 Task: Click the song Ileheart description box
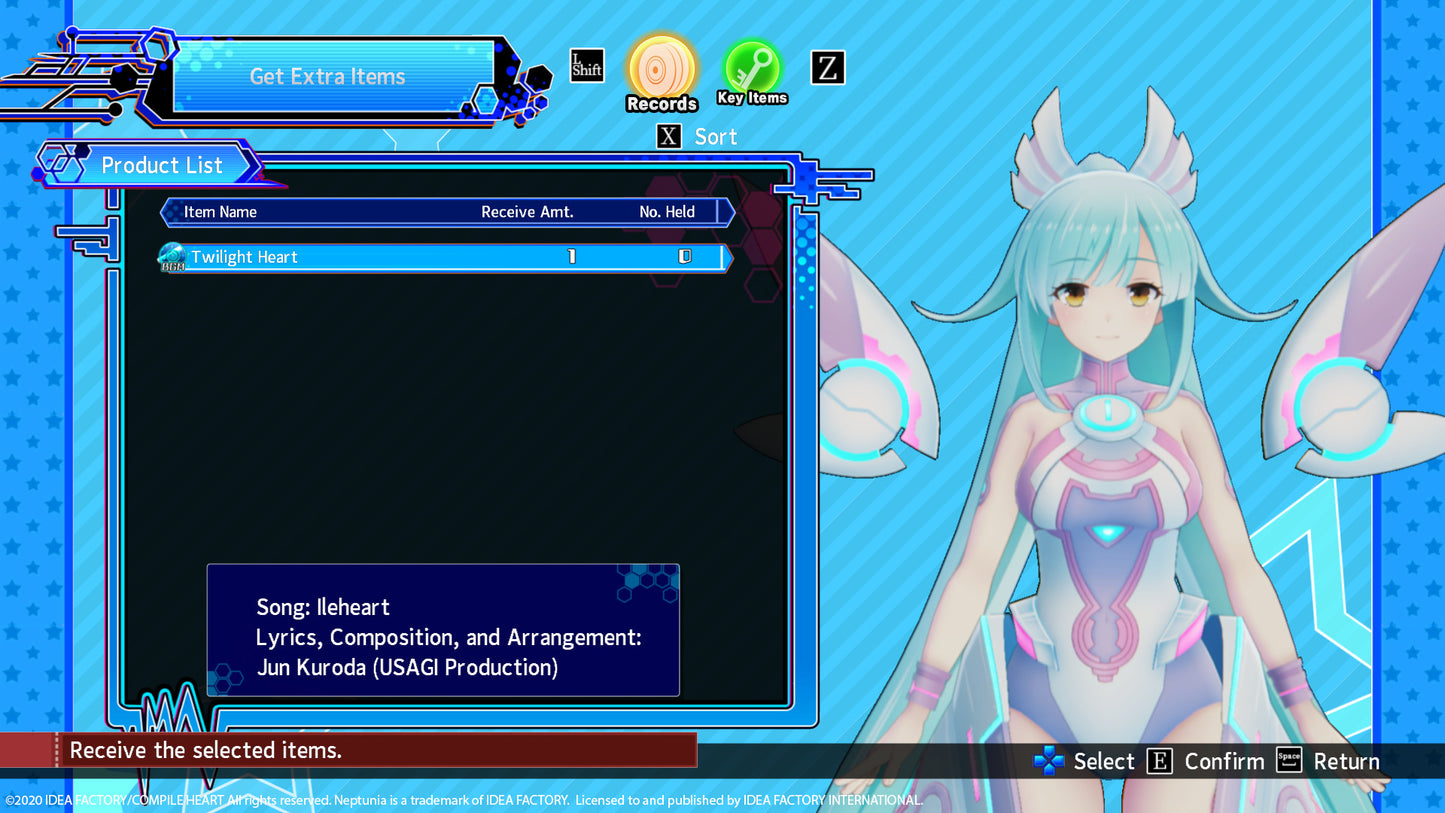tap(443, 631)
